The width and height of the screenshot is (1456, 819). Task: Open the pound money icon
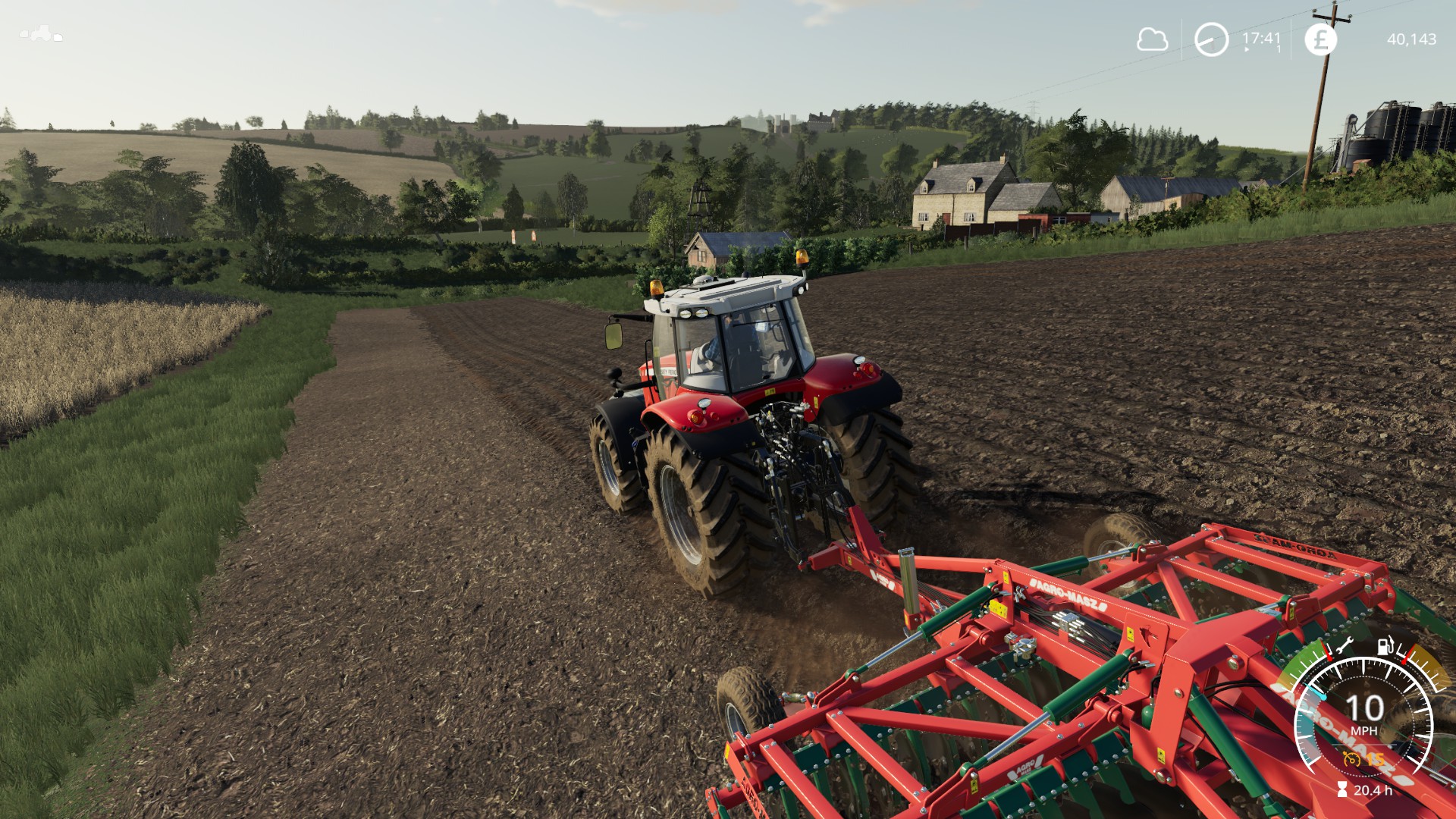[1320, 39]
